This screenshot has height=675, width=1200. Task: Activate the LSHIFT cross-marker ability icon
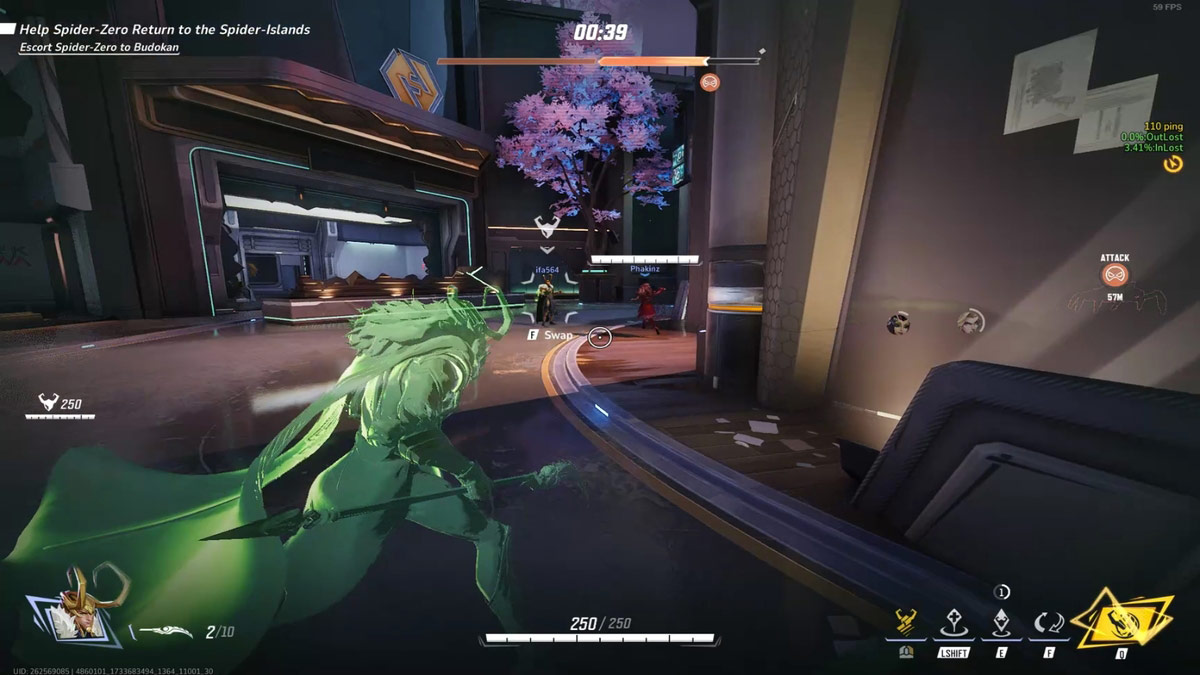pos(953,623)
